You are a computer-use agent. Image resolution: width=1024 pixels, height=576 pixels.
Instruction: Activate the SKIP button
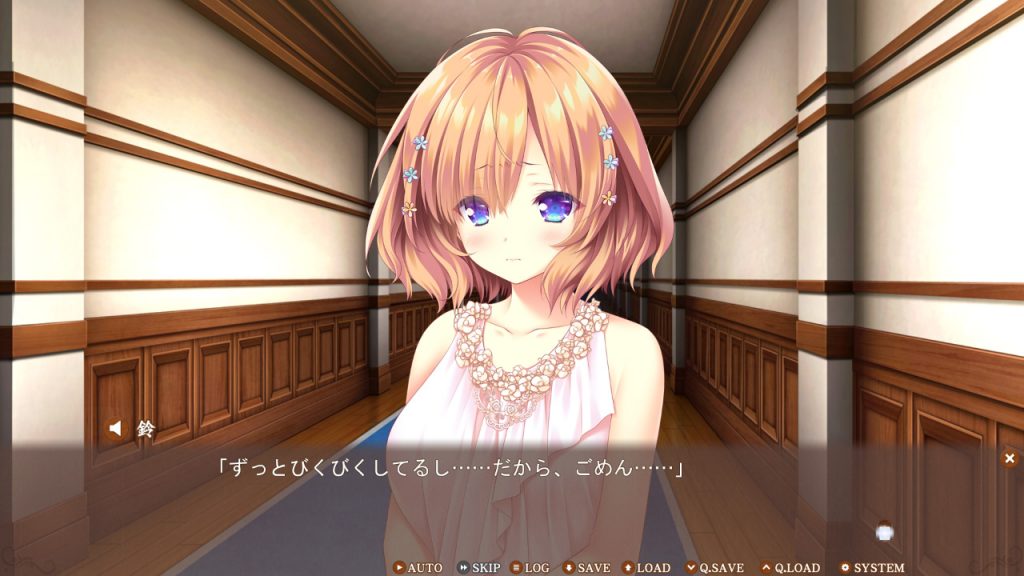[479, 568]
